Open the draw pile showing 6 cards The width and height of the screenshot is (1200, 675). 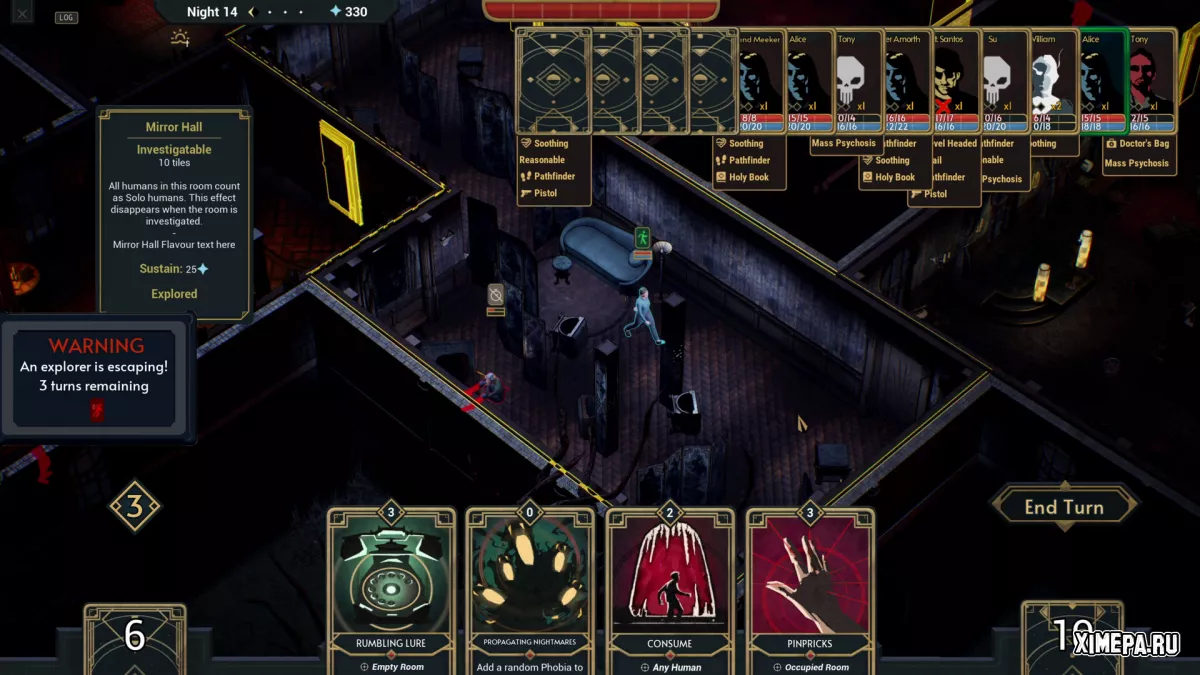point(134,636)
